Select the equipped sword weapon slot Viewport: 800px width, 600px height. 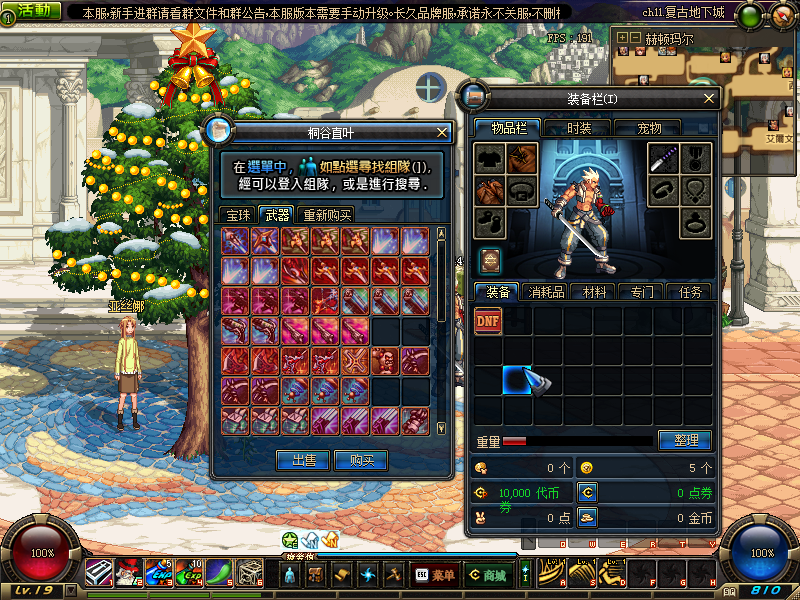pyautogui.click(x=667, y=158)
